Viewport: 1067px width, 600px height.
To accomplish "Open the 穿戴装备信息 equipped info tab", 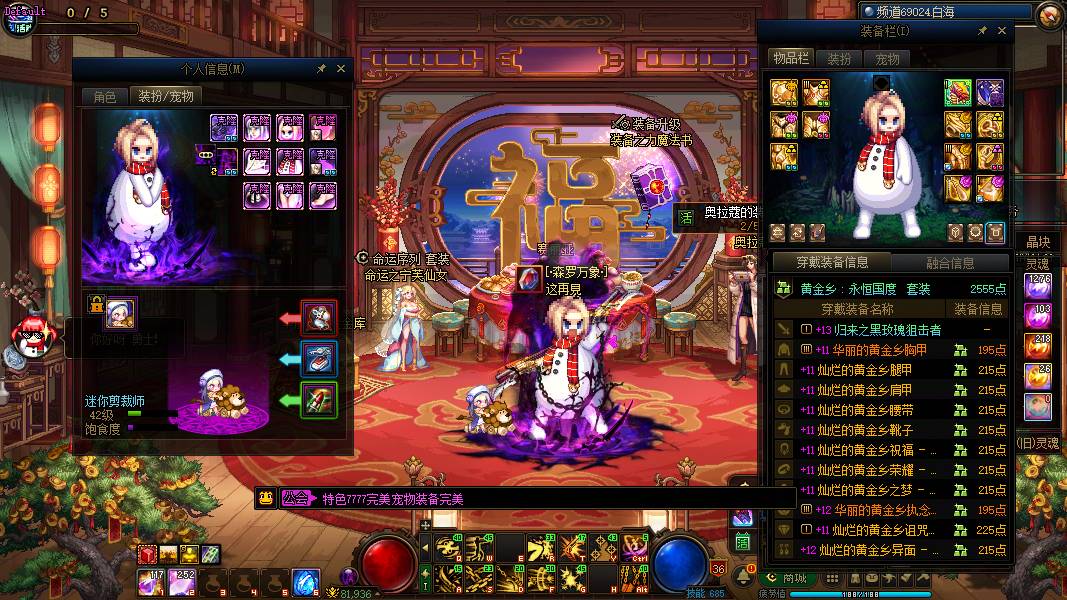I will tap(832, 263).
